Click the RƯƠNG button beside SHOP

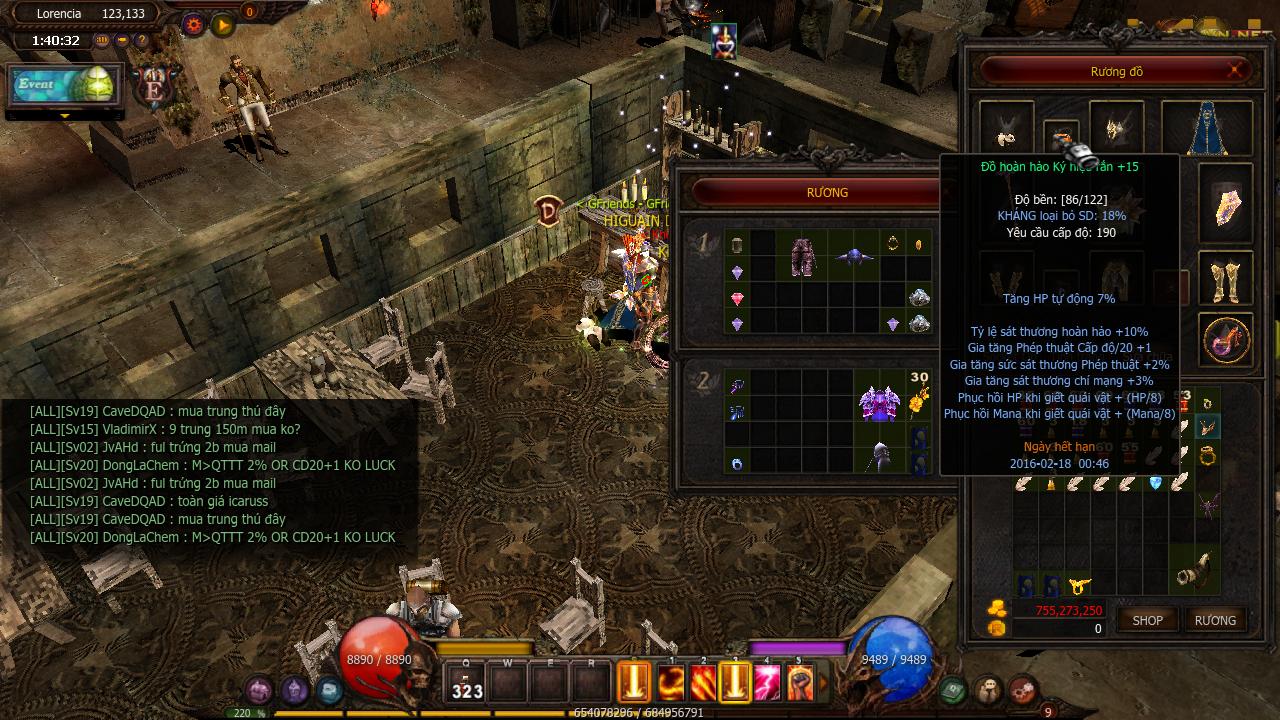pos(1215,620)
